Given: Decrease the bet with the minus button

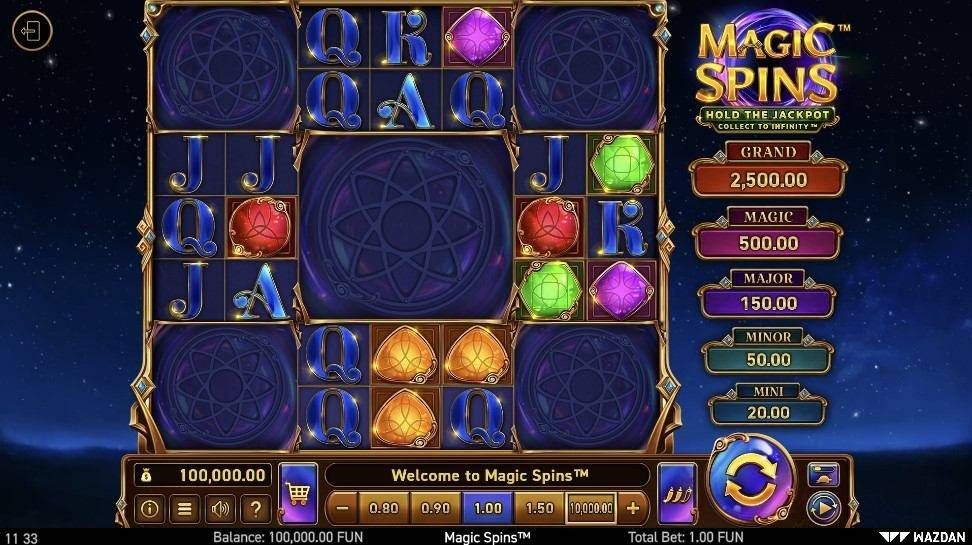Looking at the screenshot, I should tap(342, 508).
